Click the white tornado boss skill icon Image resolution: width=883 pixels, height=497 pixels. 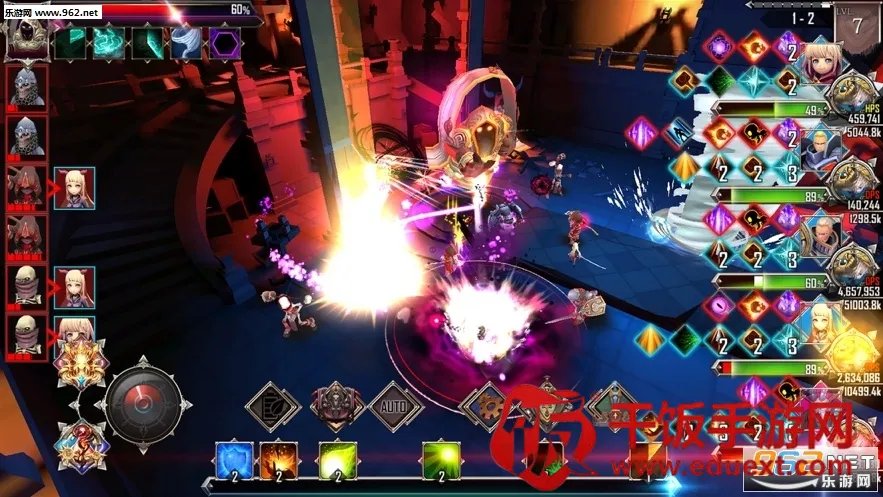(x=187, y=42)
